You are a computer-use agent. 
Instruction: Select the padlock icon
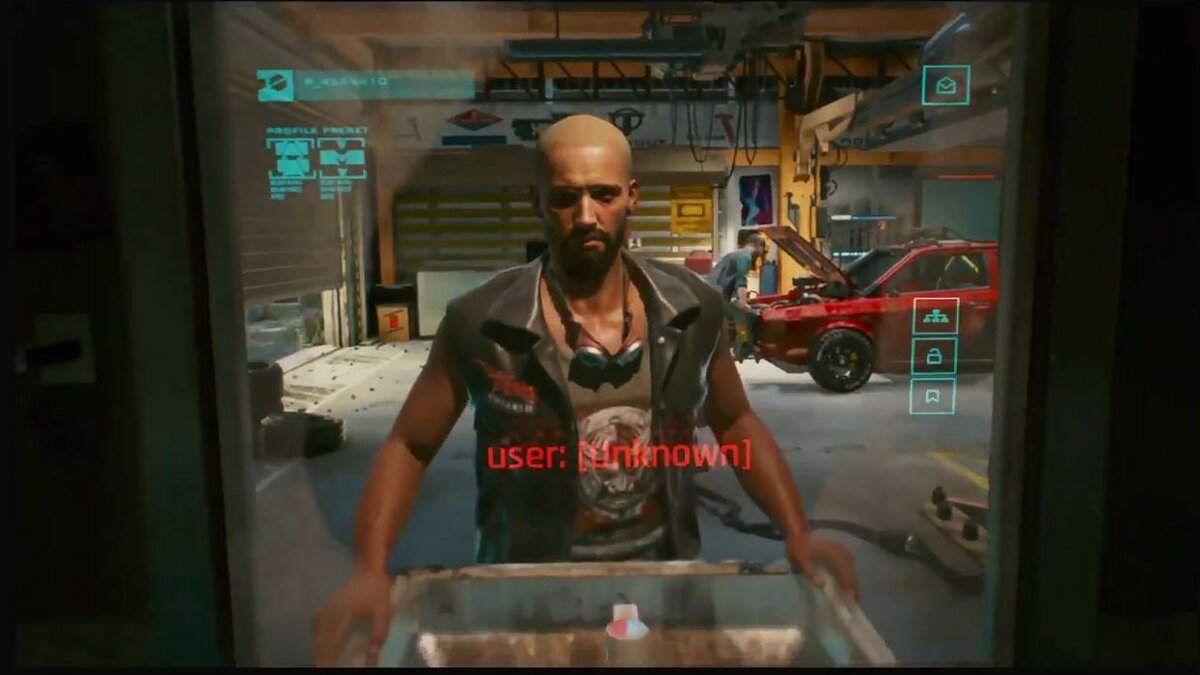(934, 356)
